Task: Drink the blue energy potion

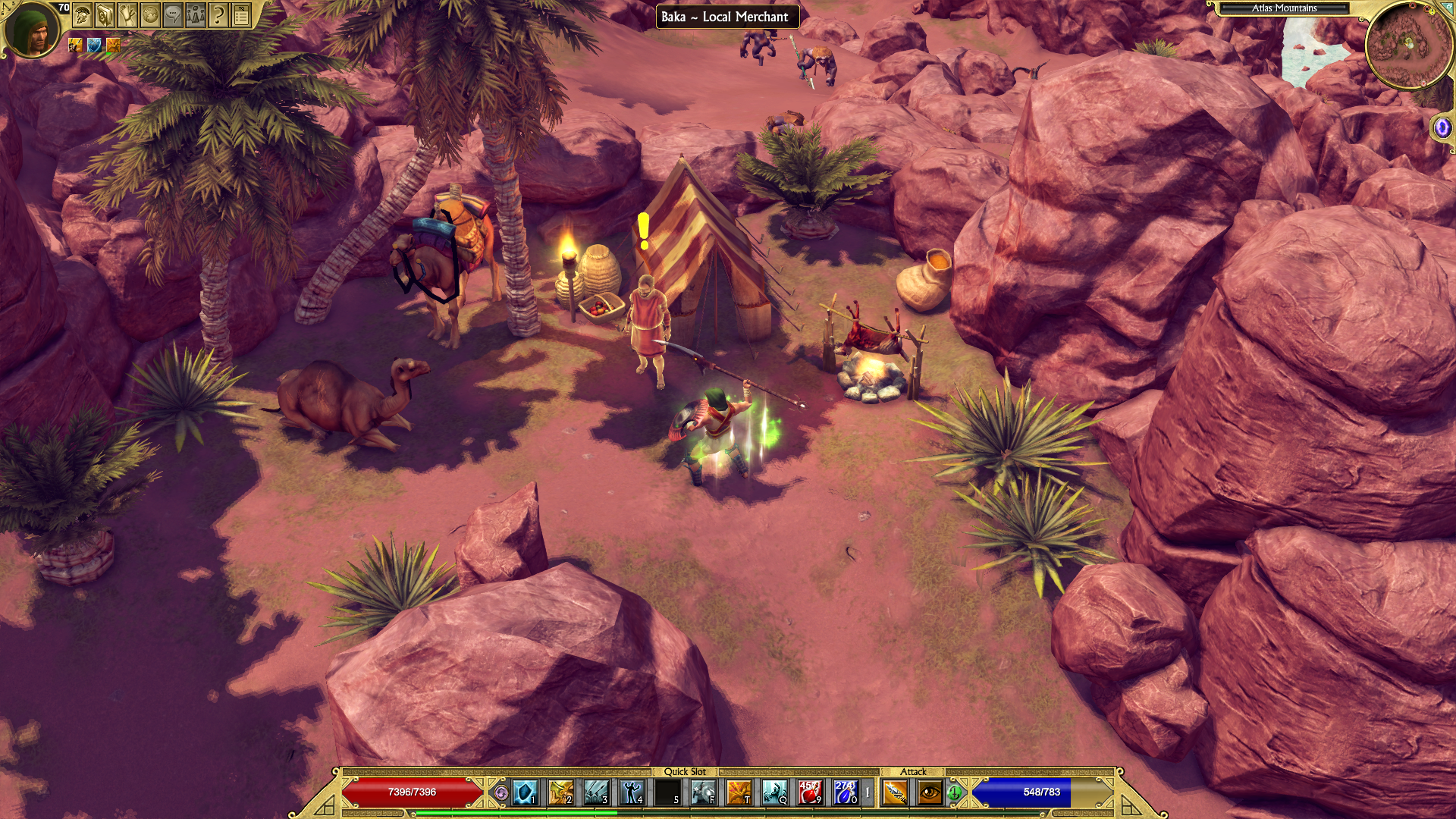Action: click(x=845, y=792)
